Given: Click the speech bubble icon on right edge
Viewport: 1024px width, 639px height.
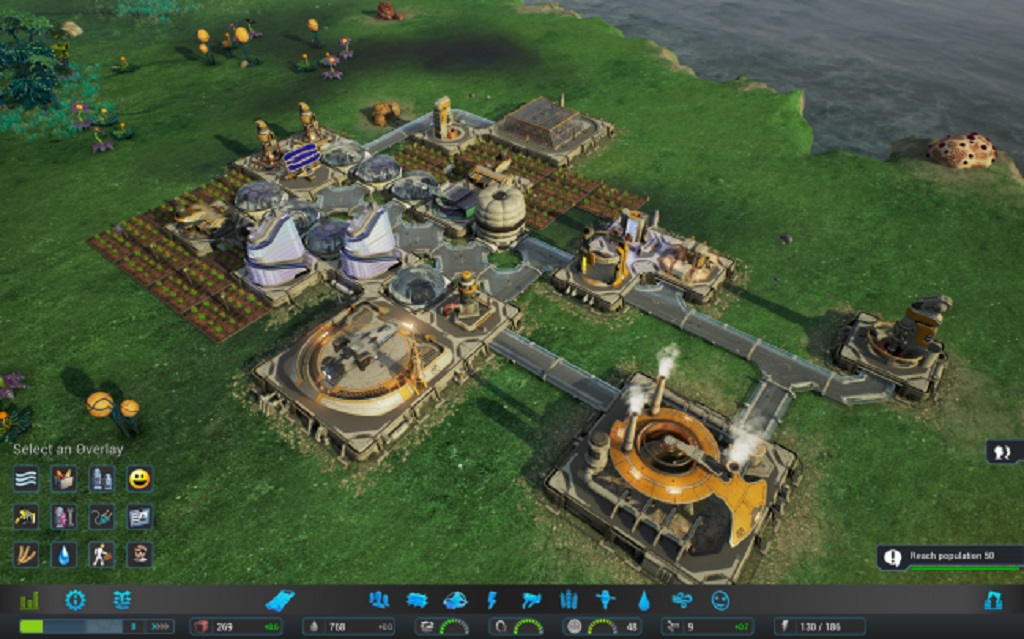Looking at the screenshot, I should click(1003, 452).
